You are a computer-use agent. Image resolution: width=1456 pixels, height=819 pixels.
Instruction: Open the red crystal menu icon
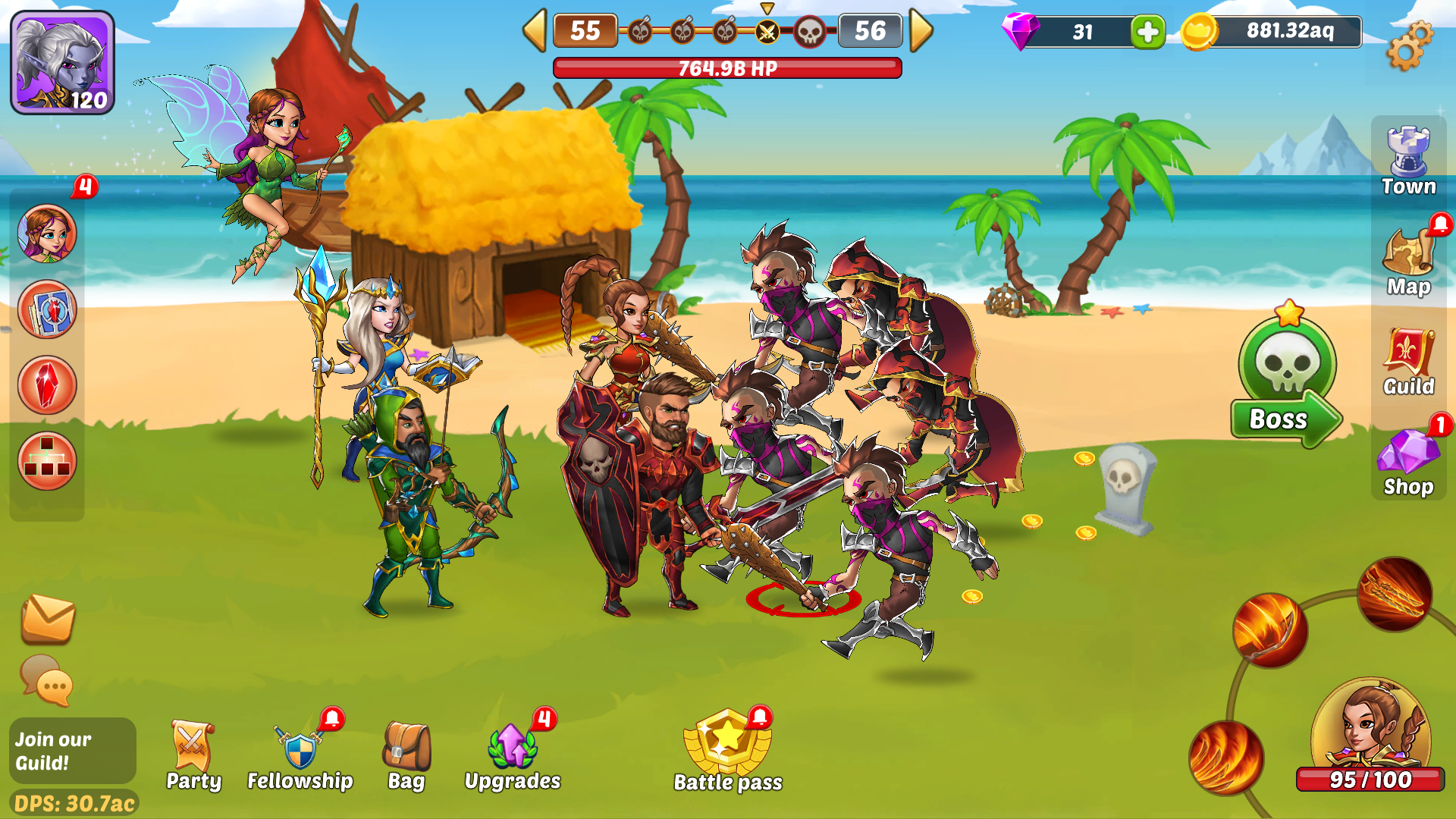47,385
